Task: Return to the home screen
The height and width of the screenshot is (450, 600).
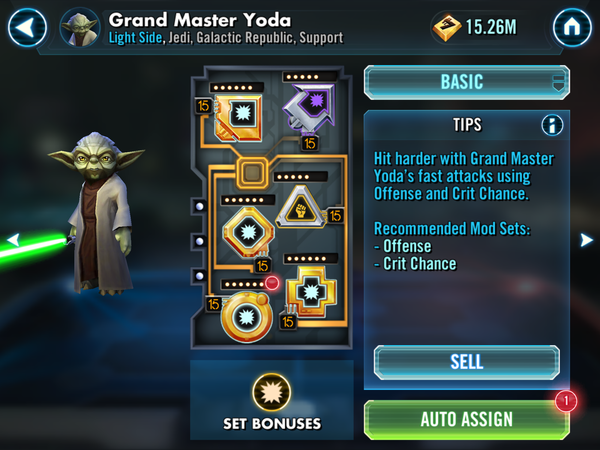Action: [573, 27]
